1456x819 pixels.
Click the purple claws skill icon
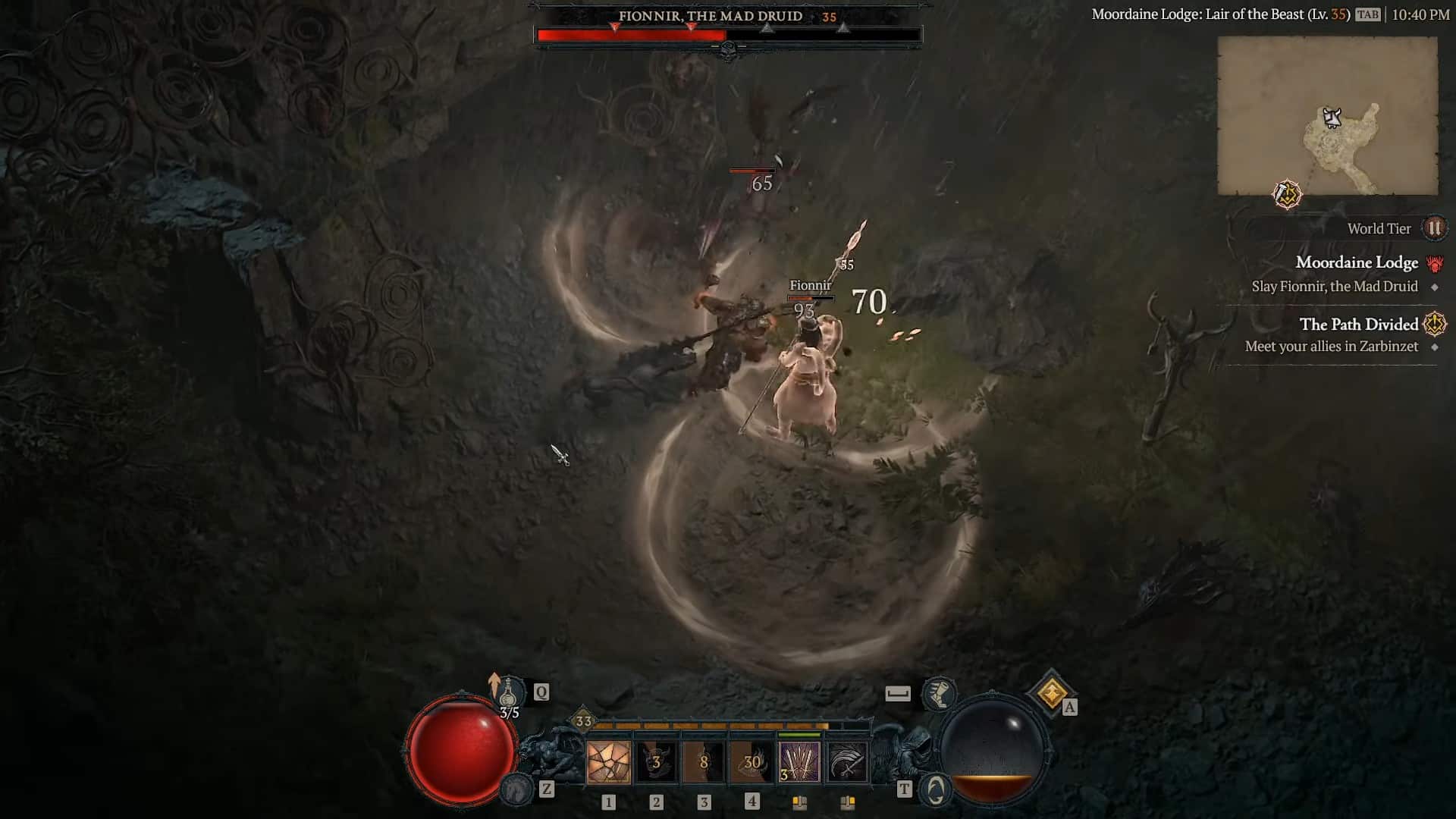[x=800, y=762]
